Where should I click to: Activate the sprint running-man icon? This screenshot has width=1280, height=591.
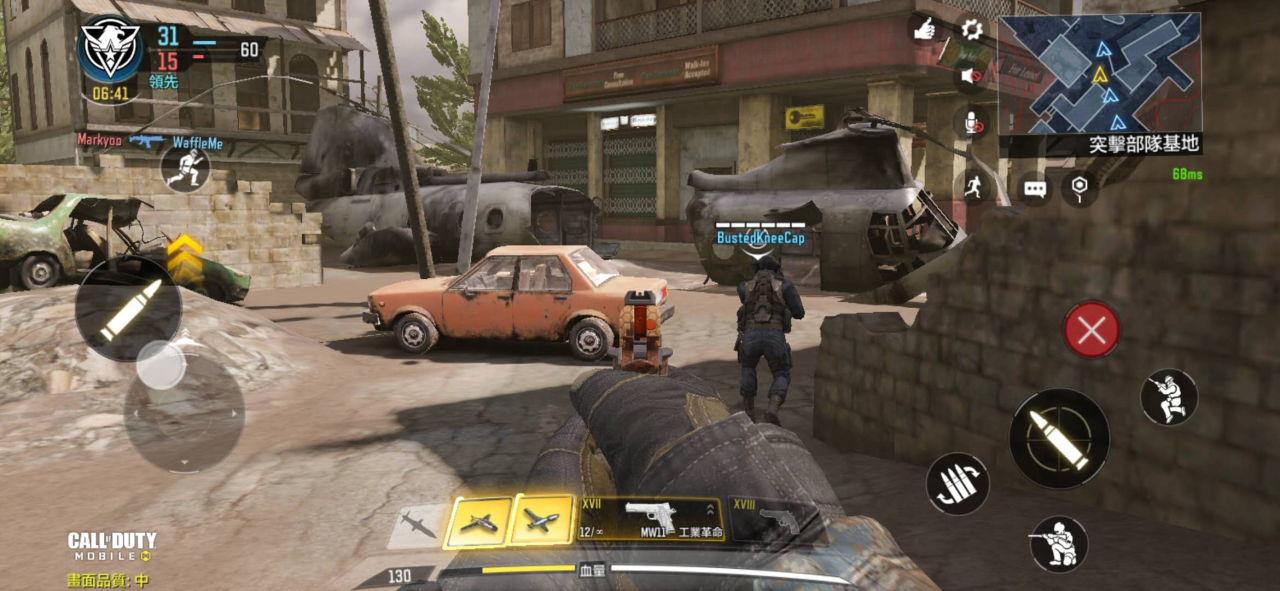[975, 185]
